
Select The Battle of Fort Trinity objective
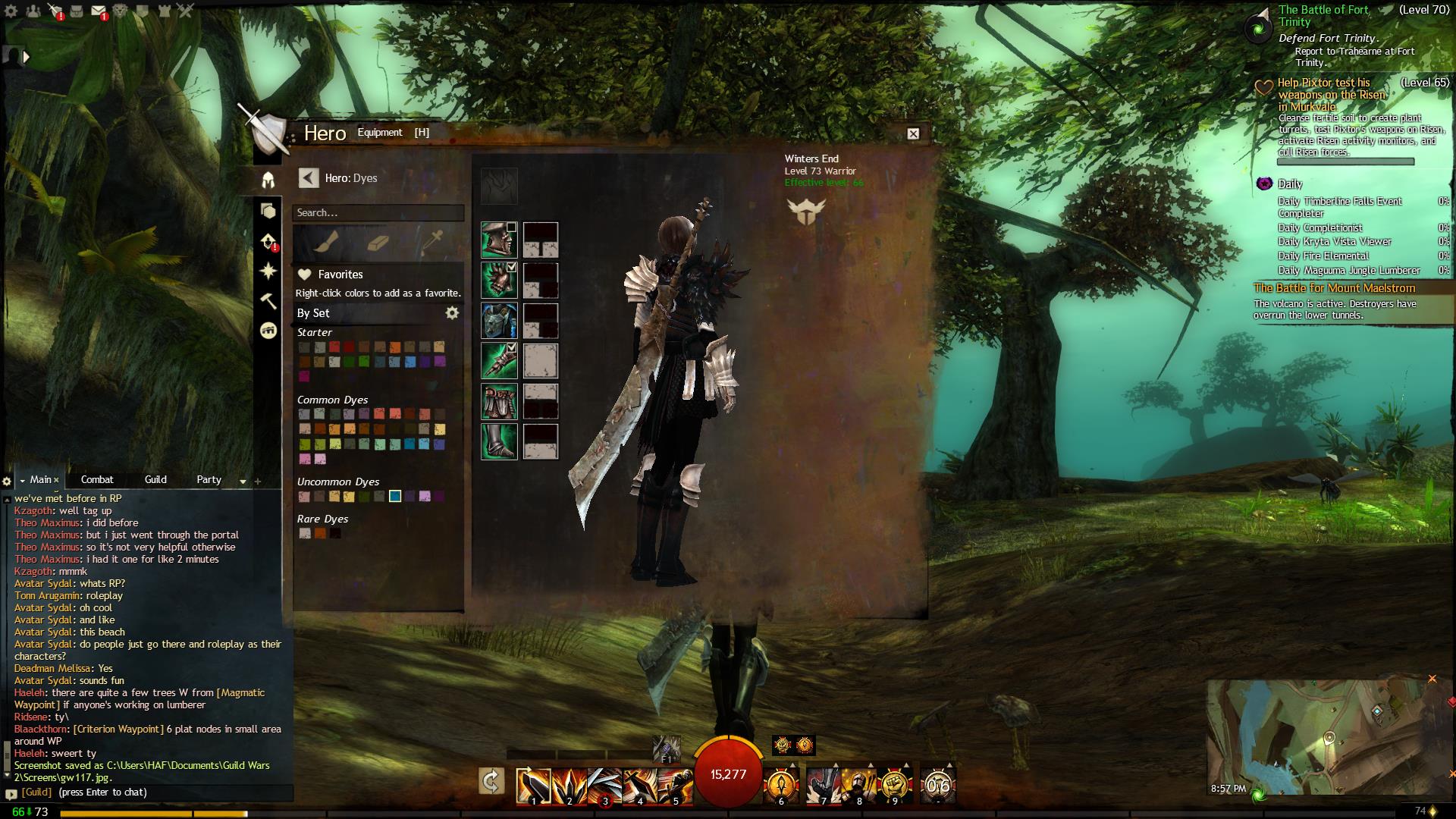pos(1324,15)
